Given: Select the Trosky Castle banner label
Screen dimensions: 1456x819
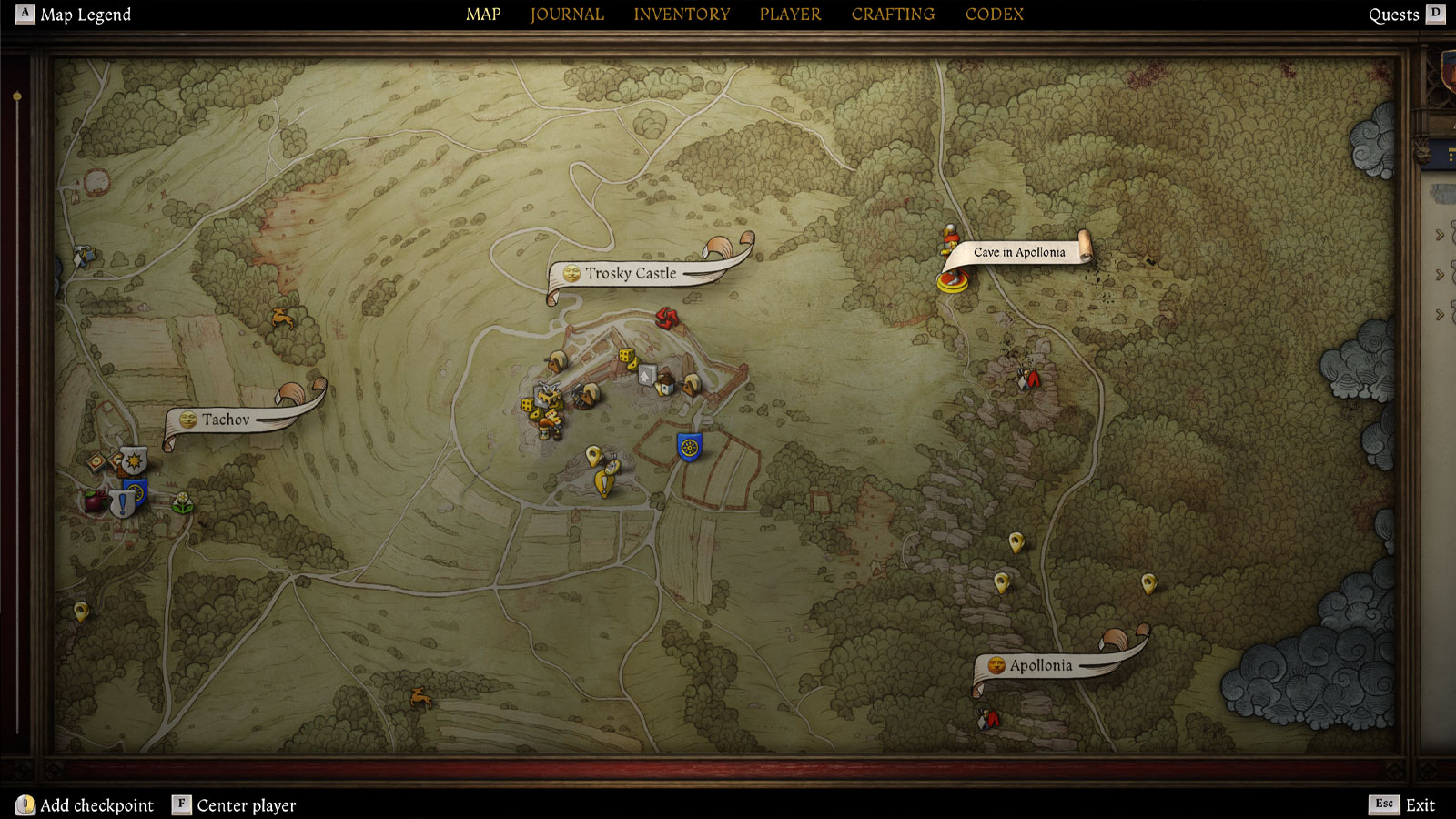Looking at the screenshot, I should click(x=631, y=273).
